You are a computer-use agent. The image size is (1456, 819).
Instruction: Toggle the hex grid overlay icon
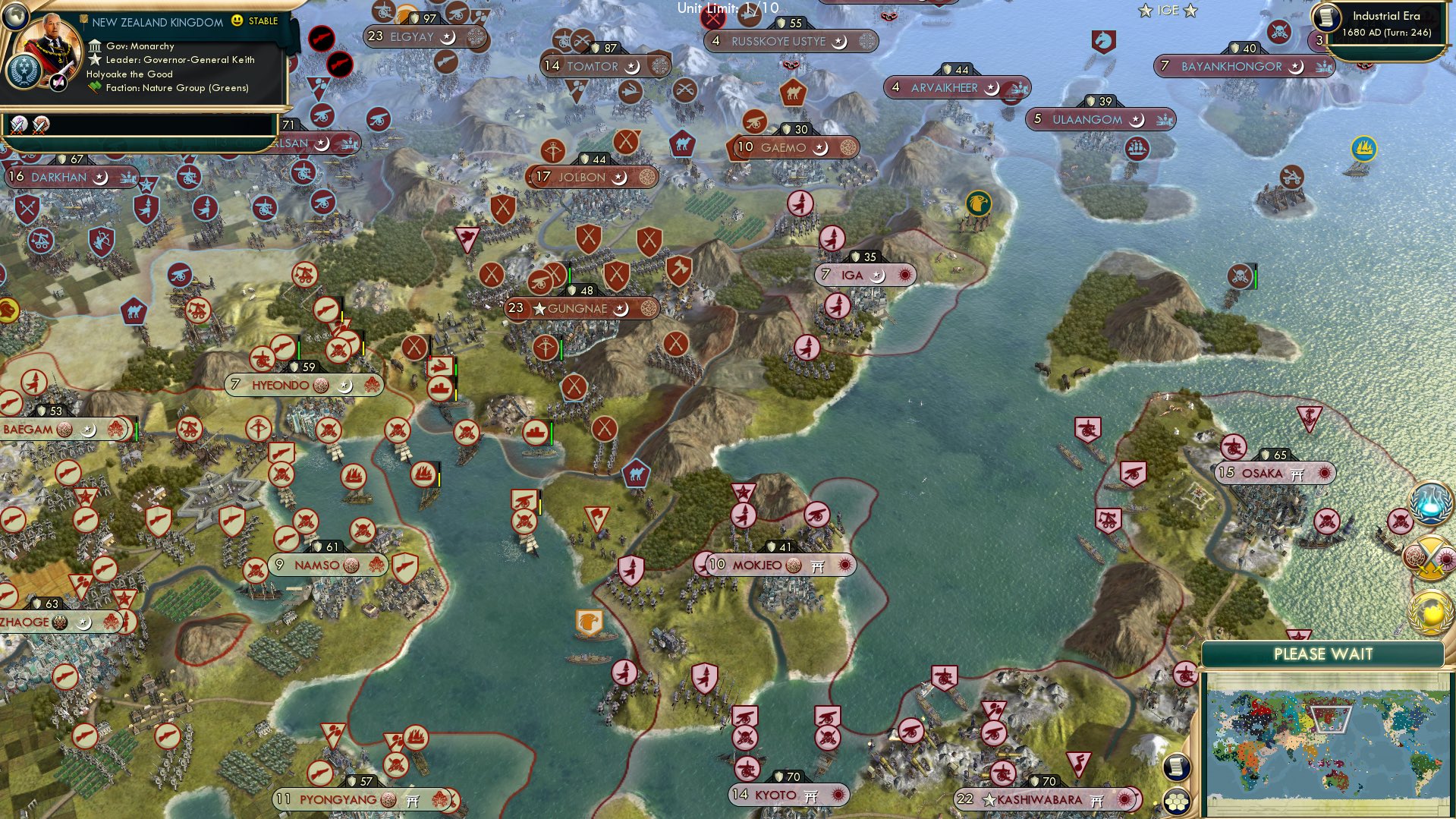pos(1177,803)
